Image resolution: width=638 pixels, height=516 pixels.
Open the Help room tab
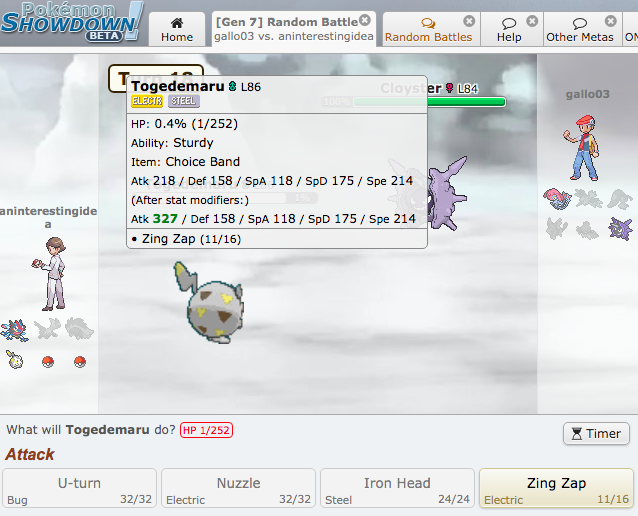click(x=509, y=30)
